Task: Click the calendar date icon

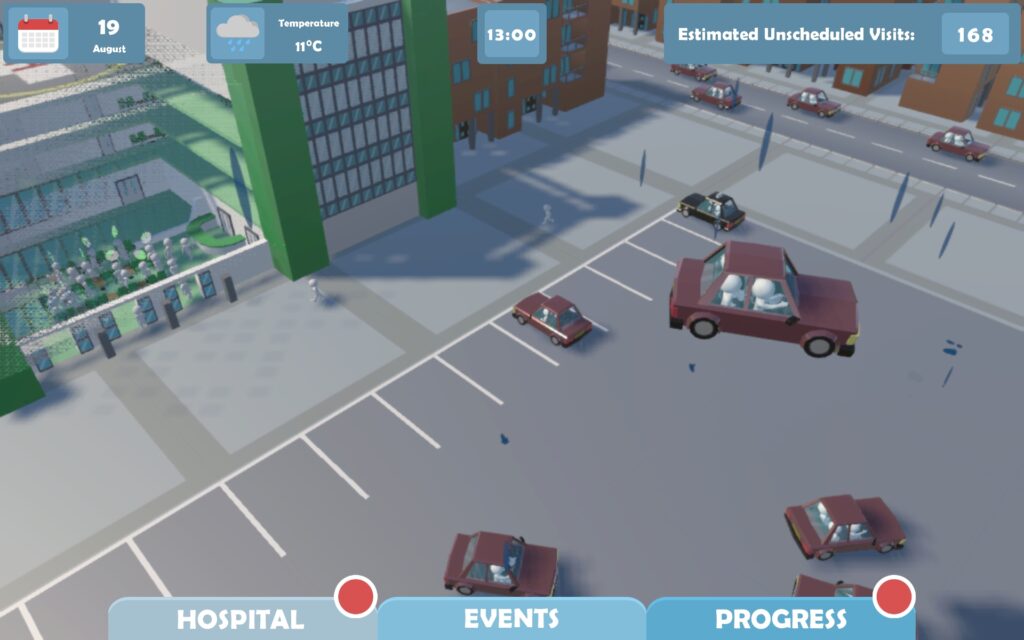Action: [x=39, y=33]
